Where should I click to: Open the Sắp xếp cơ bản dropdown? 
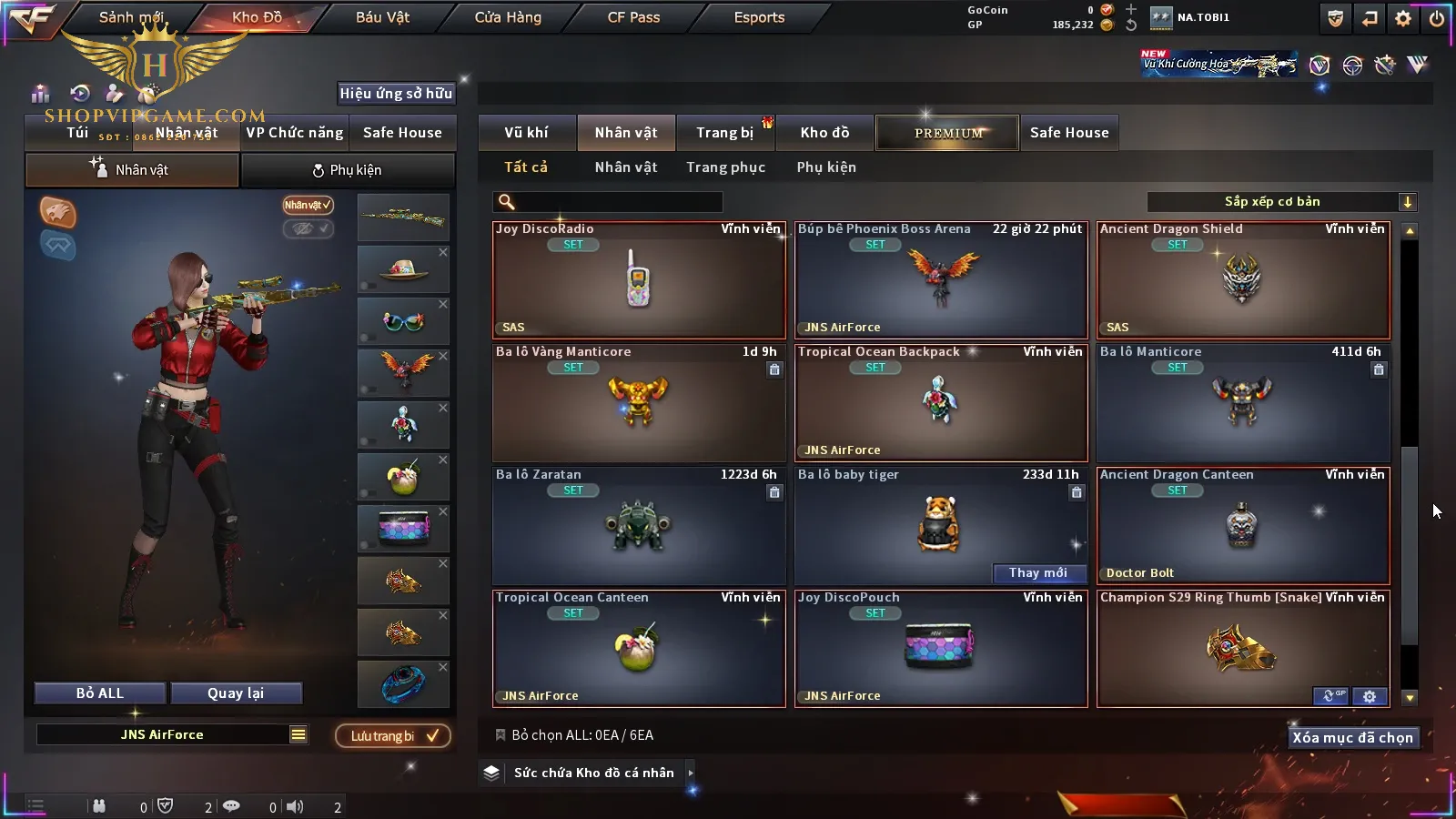1281,202
